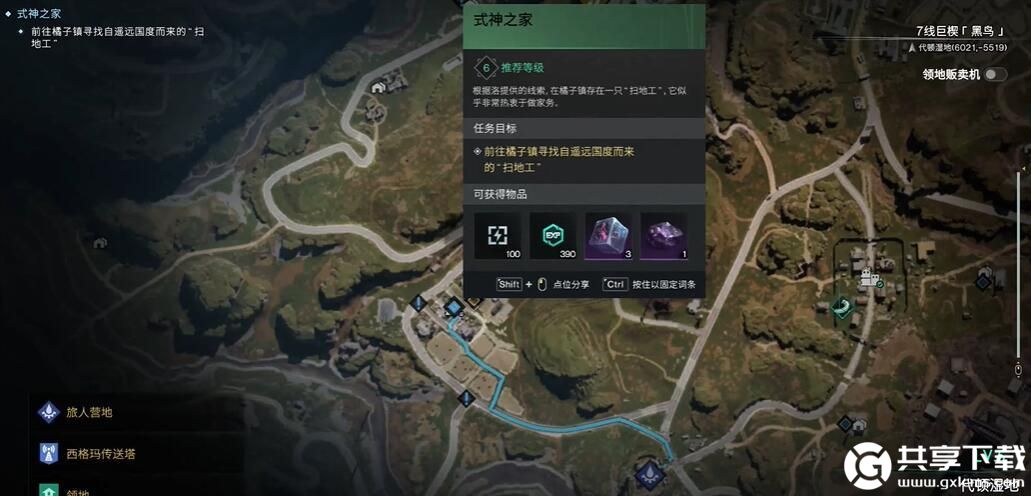This screenshot has height=496, width=1031.
Task: Click the quest destination diamond marker in town
Action: [x=453, y=306]
